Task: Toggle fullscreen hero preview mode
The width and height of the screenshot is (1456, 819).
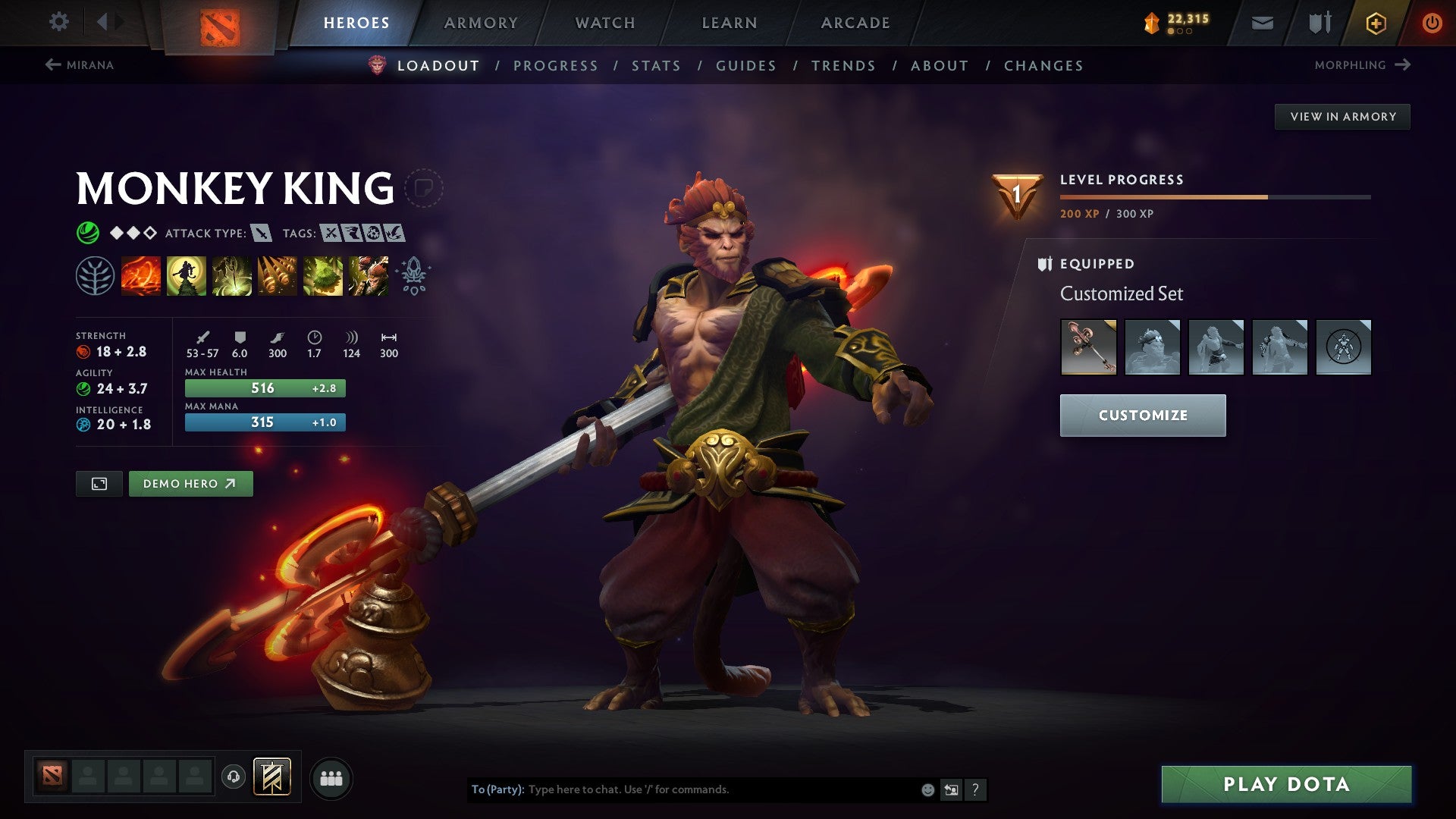Action: 99,483
